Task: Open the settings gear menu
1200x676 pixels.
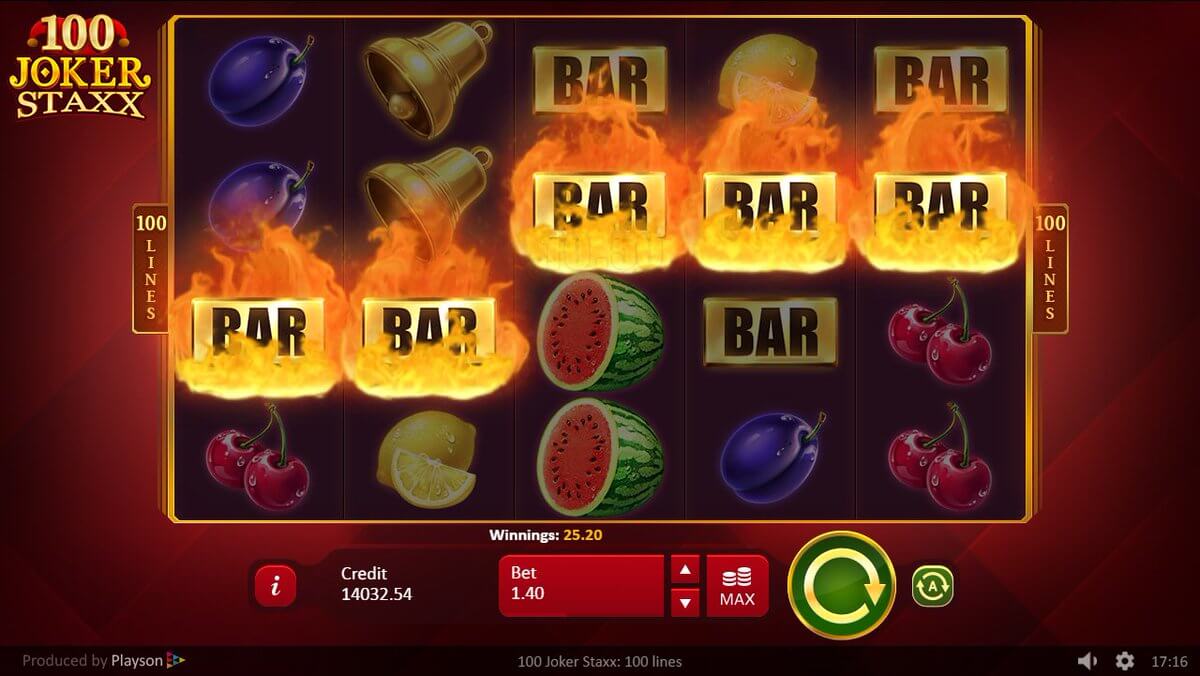Action: [x=1125, y=661]
